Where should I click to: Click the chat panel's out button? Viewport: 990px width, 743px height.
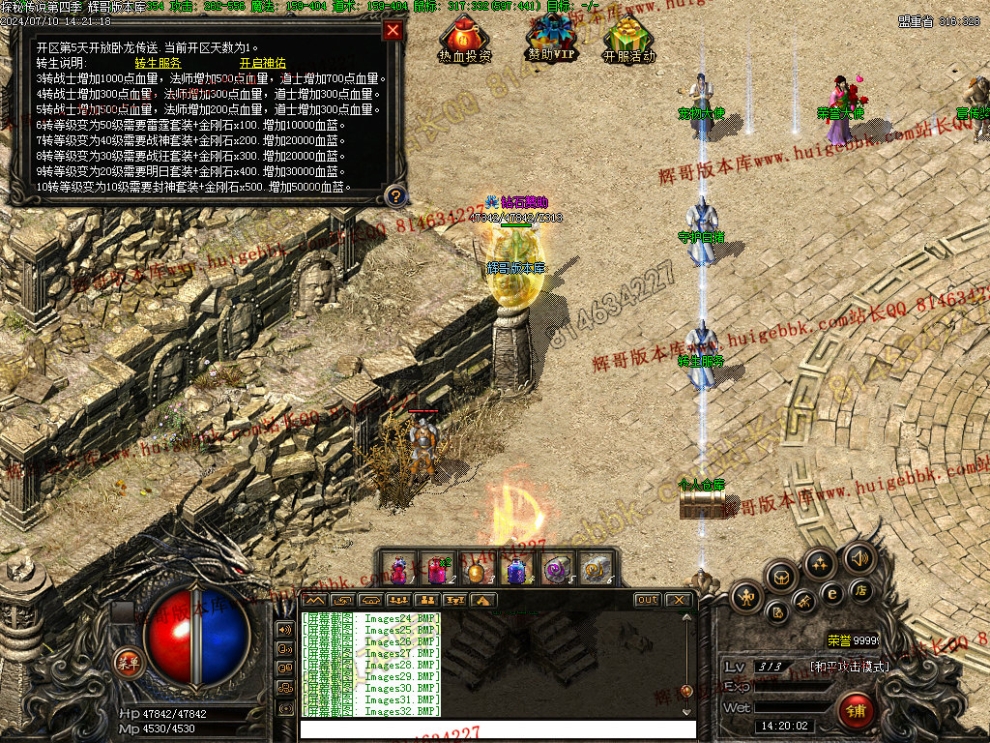click(x=647, y=600)
